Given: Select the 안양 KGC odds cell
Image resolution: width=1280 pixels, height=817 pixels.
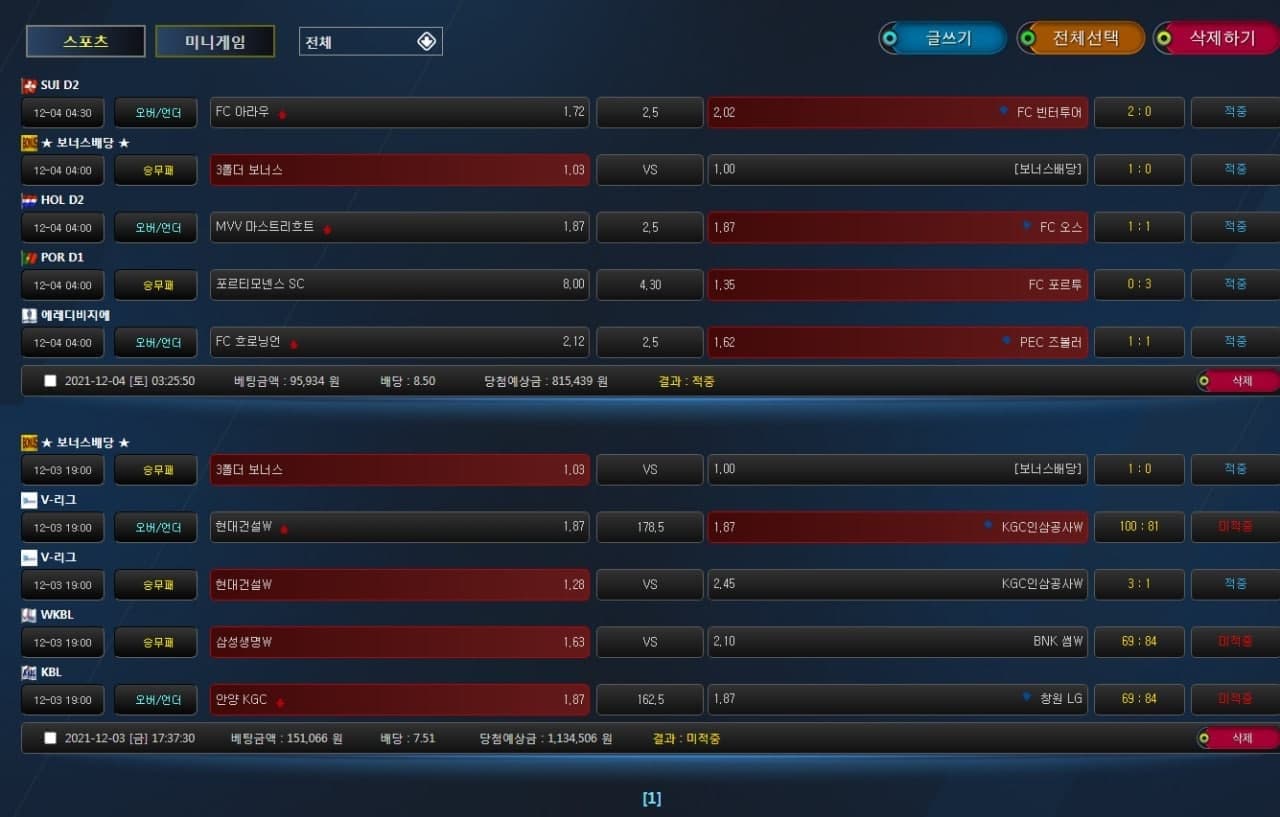Looking at the screenshot, I should click(x=400, y=700).
